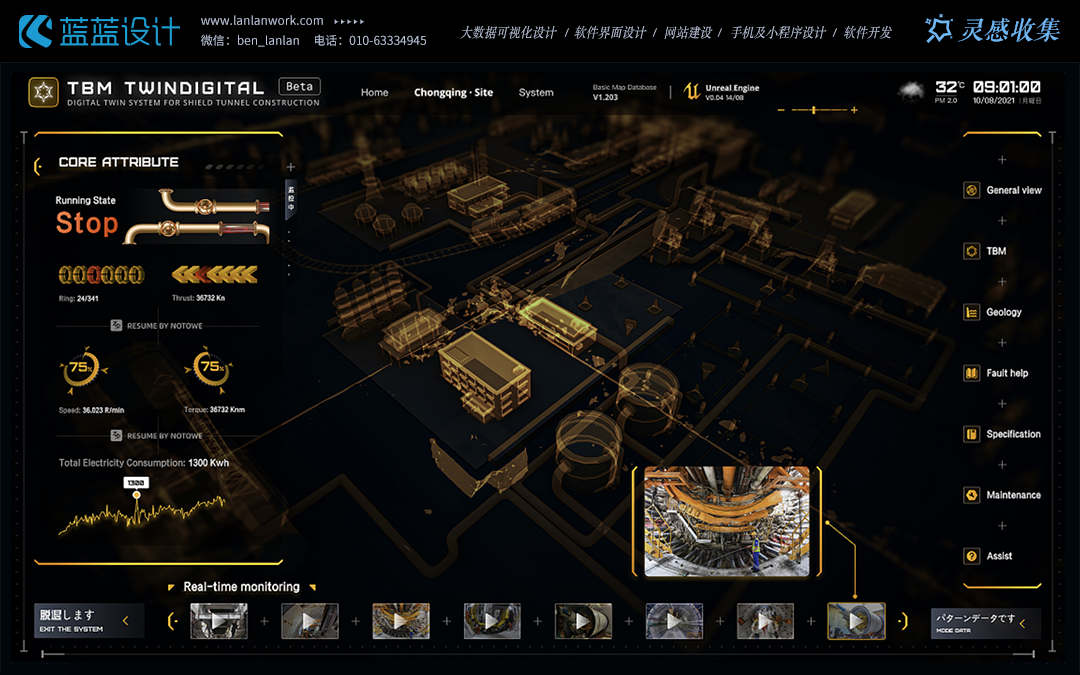Image resolution: width=1080 pixels, height=675 pixels.
Task: Open the System tab
Action: click(x=536, y=93)
